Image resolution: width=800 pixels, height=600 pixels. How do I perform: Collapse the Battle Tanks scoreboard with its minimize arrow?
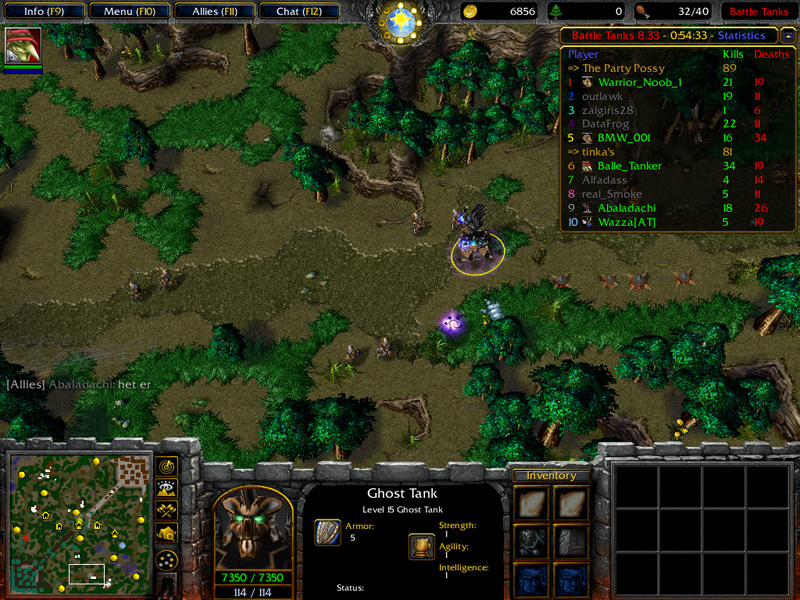tap(789, 34)
